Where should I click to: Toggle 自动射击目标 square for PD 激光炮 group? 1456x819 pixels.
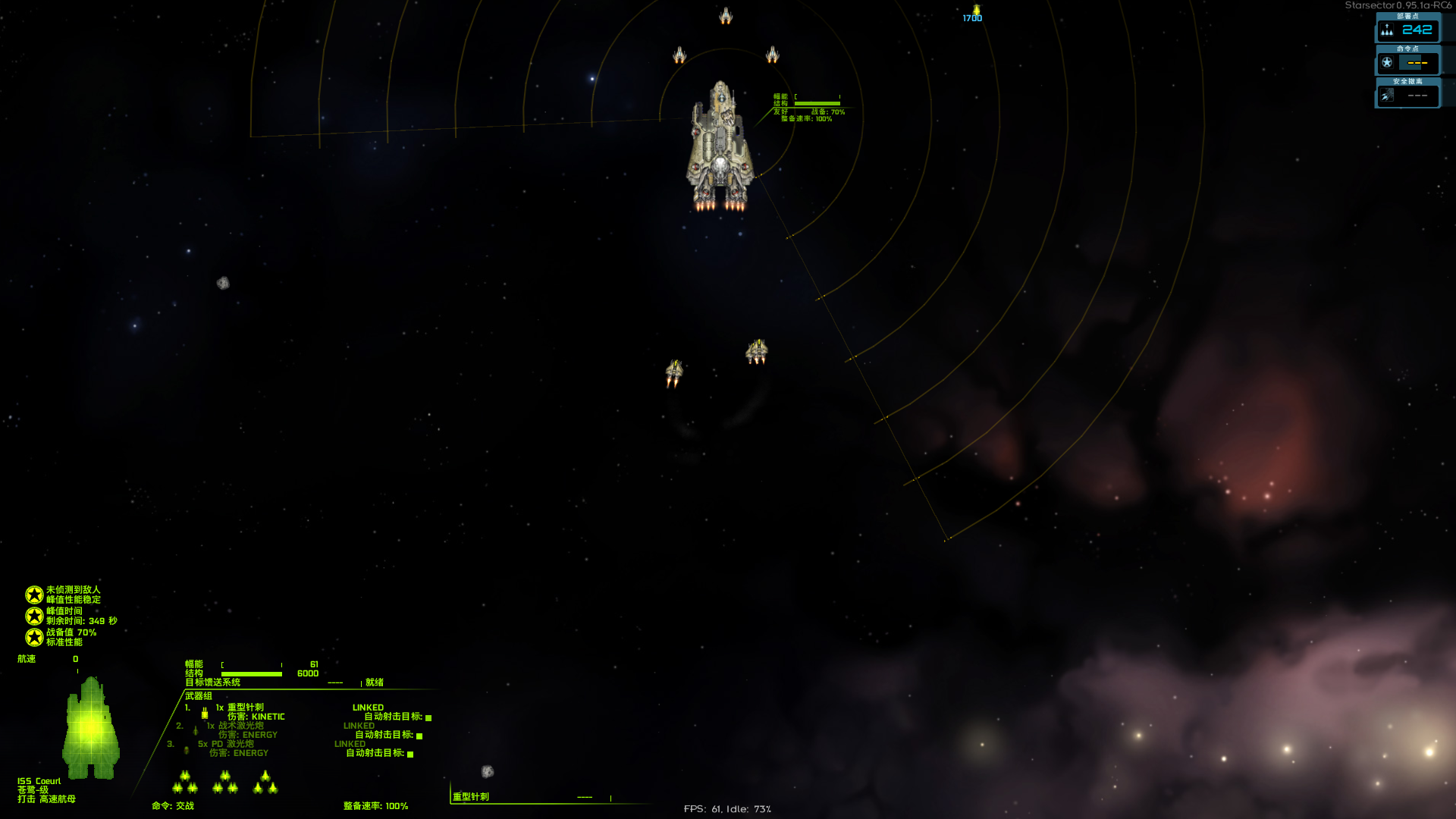coord(410,754)
